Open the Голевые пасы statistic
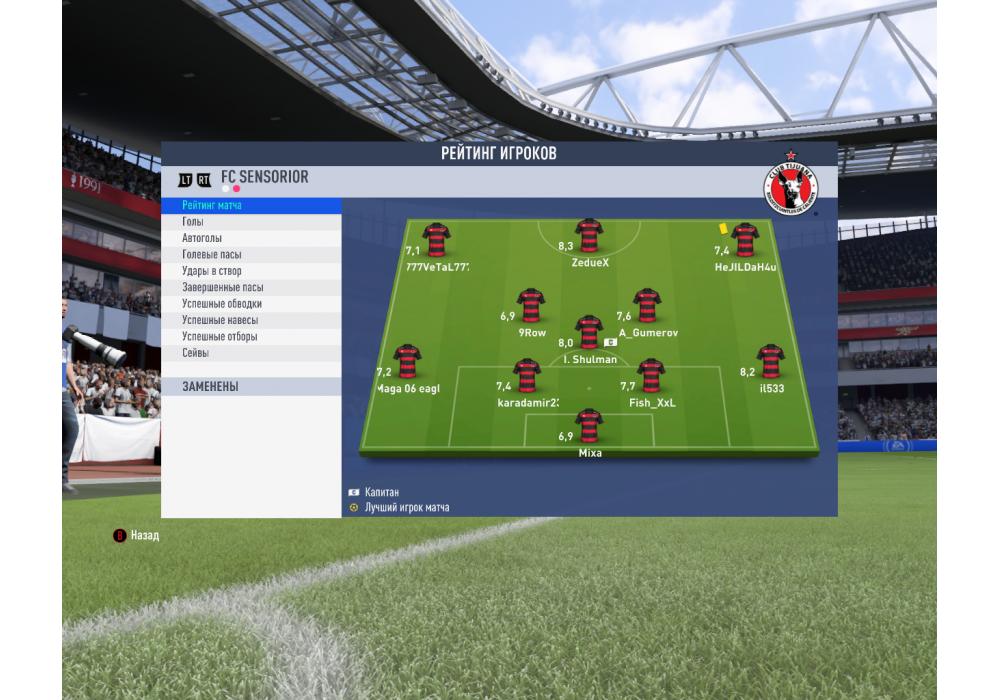 tap(250, 255)
